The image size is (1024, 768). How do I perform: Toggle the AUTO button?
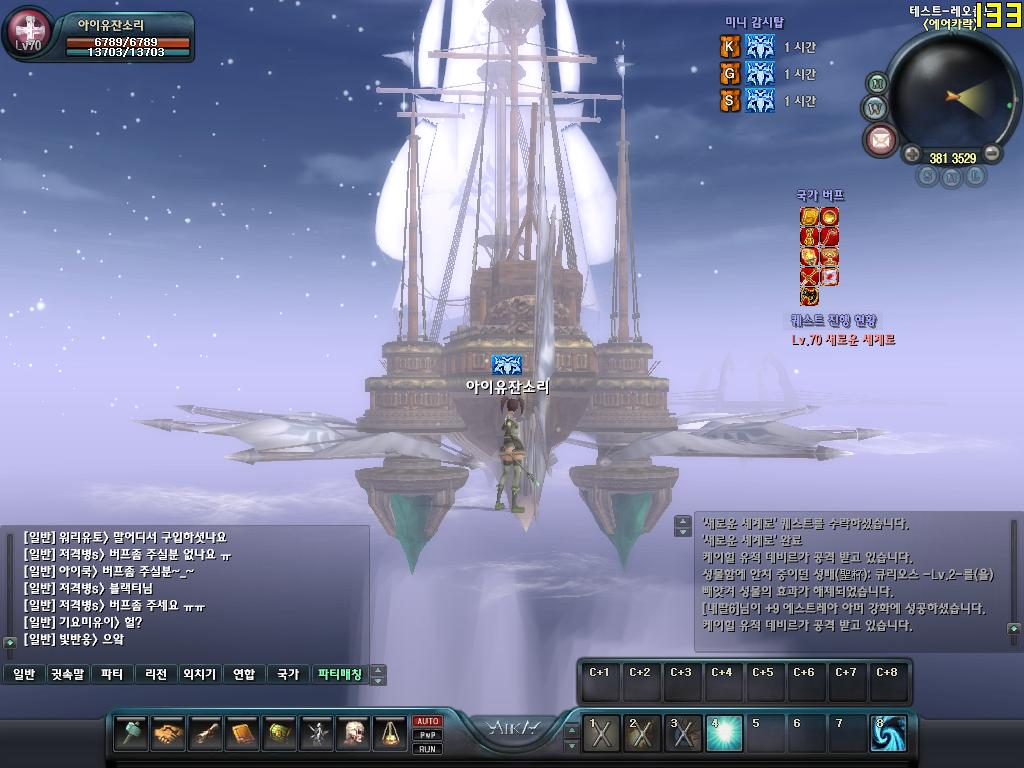[x=428, y=721]
